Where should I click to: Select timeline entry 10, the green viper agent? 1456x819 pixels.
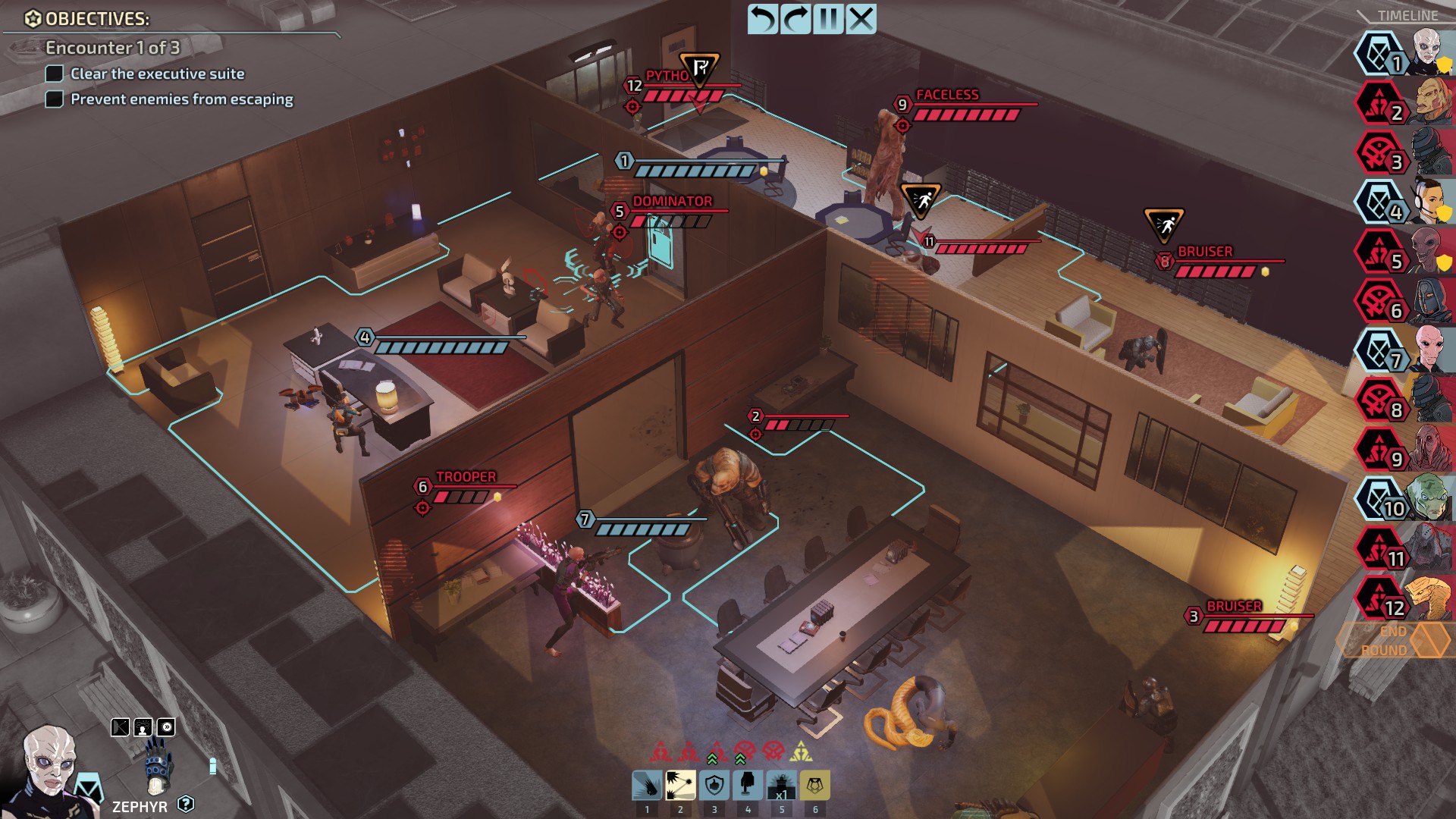1404,499
